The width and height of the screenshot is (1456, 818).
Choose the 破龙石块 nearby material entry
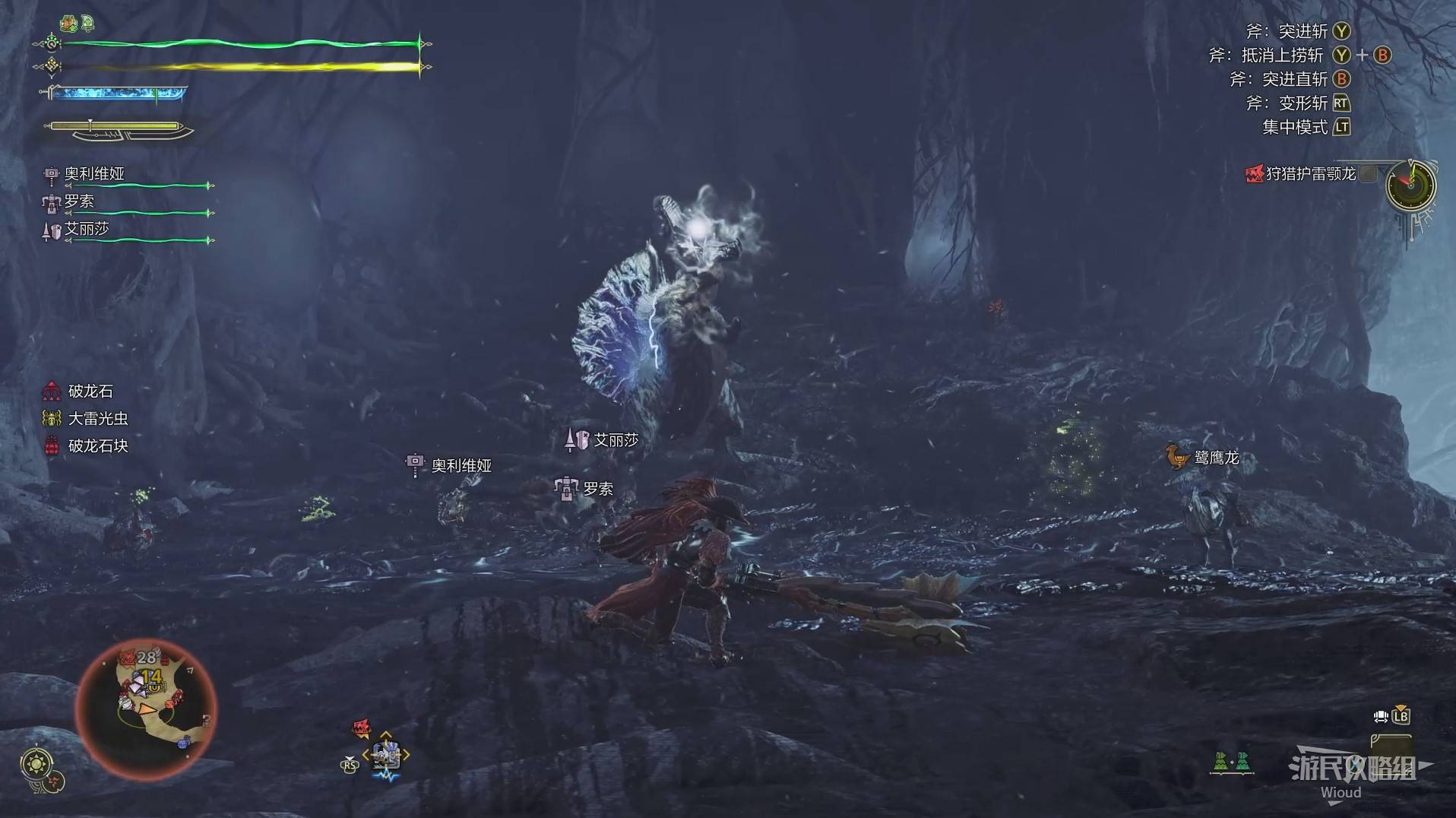97,446
